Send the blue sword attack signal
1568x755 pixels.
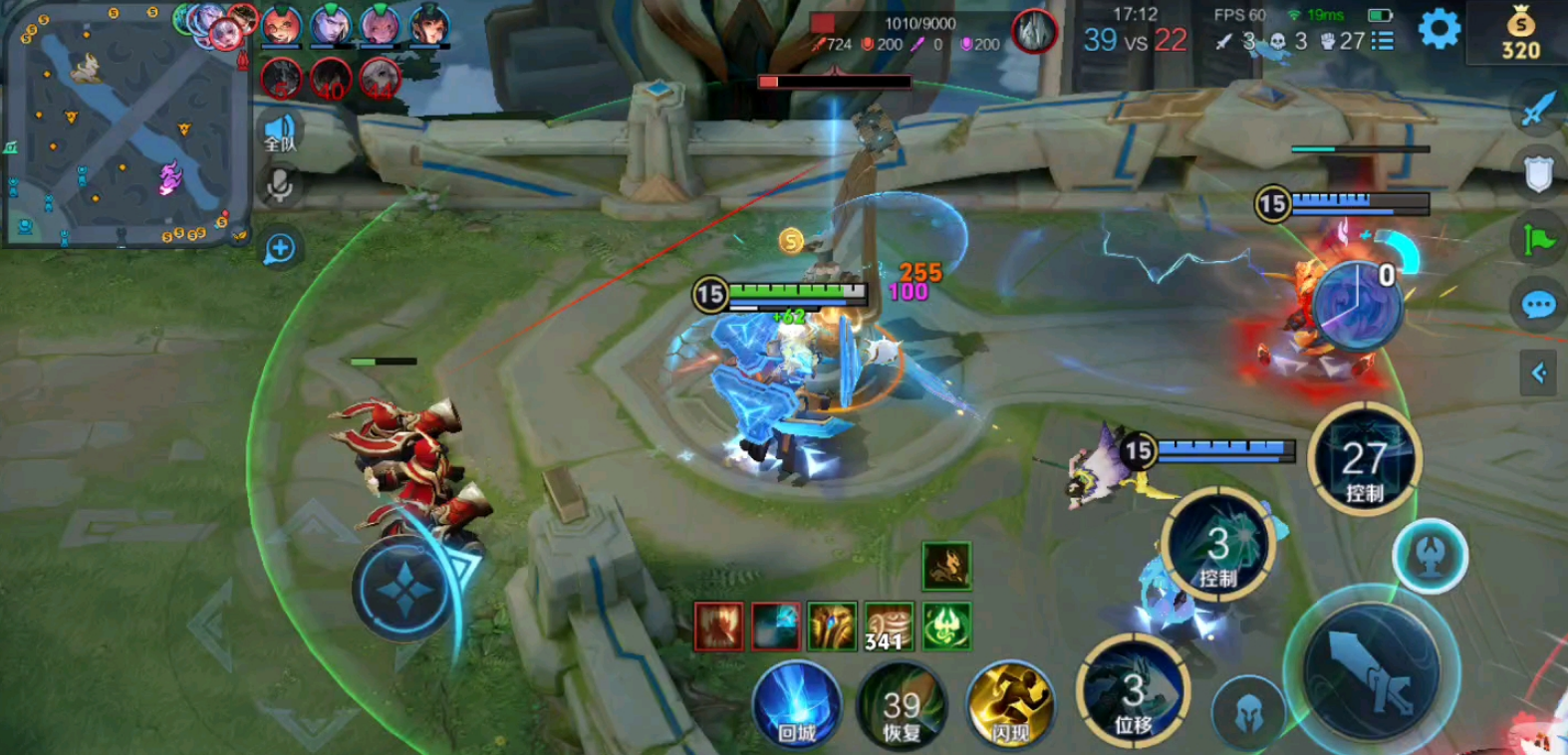[x=1538, y=108]
